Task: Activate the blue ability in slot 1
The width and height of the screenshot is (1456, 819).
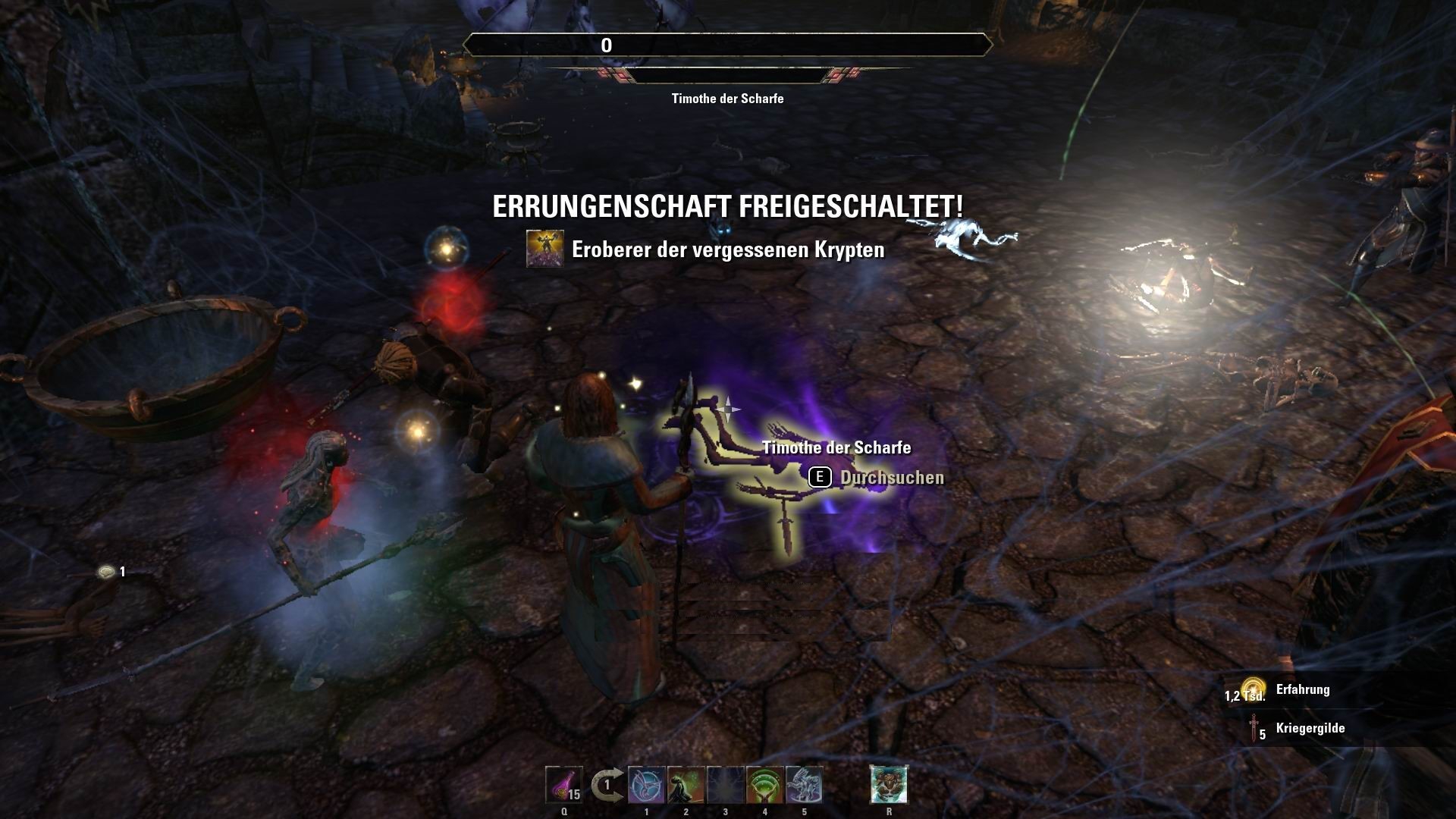Action: (x=646, y=786)
